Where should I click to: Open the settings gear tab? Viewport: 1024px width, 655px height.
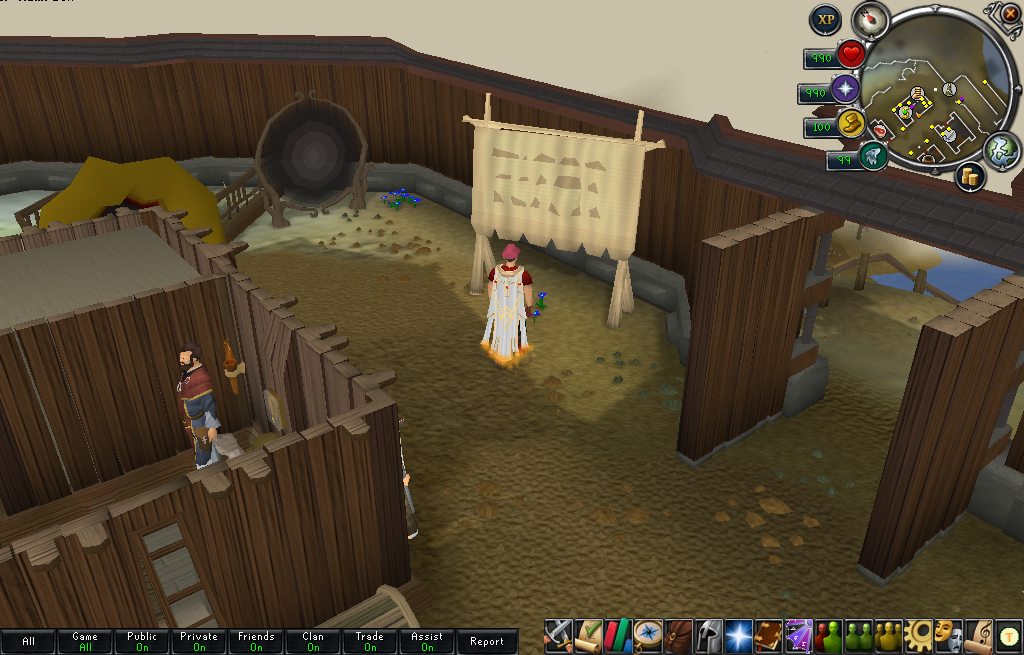pos(919,635)
